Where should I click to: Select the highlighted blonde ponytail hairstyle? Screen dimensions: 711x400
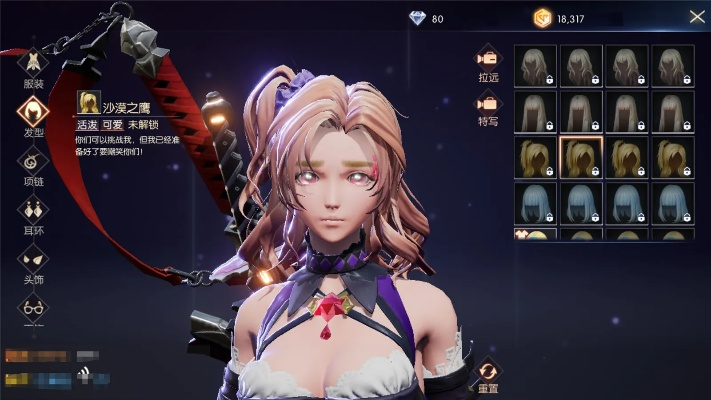(x=580, y=157)
